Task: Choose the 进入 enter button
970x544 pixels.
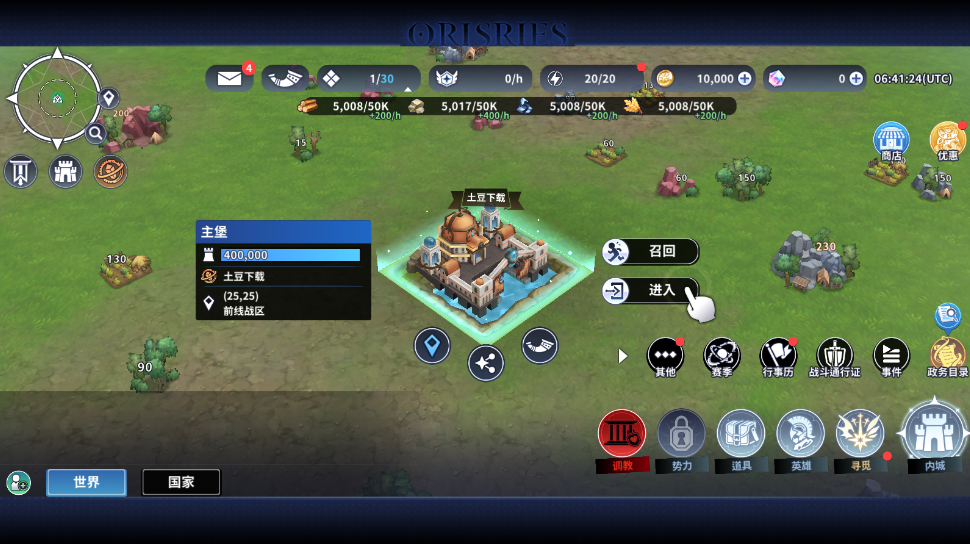Action: click(x=650, y=291)
